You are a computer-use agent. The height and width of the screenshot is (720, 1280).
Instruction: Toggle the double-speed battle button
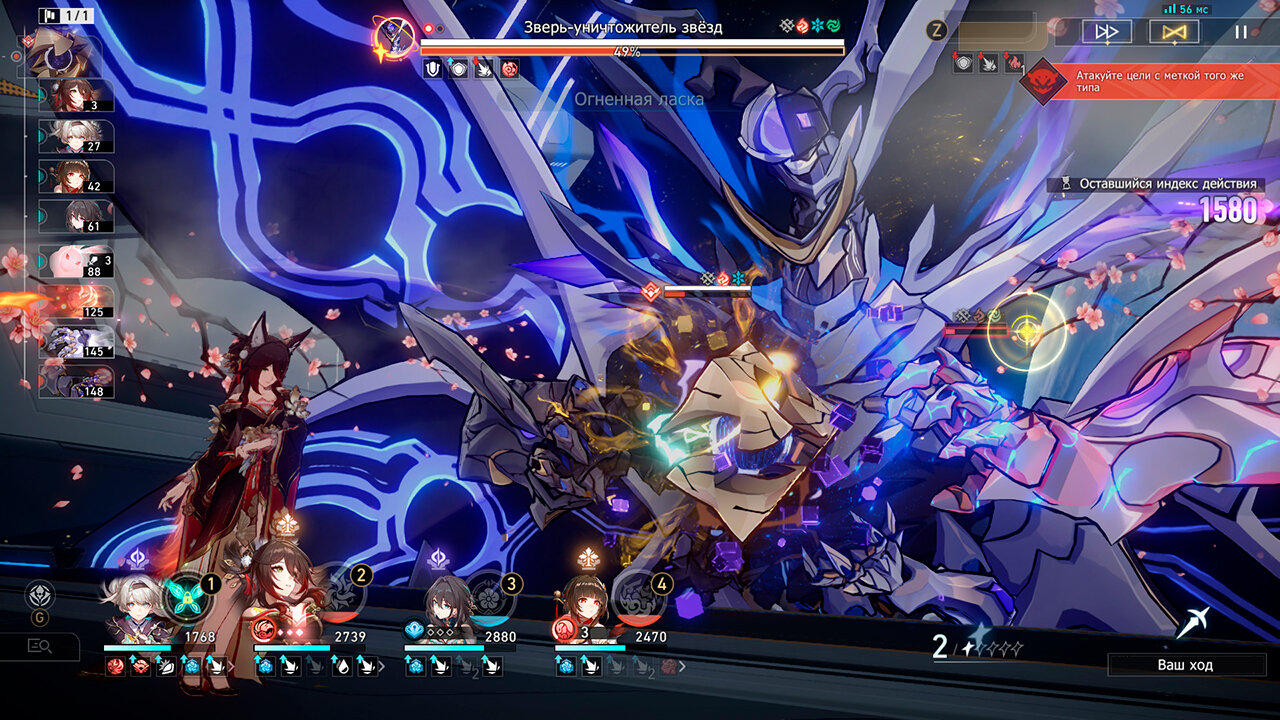(x=1107, y=32)
